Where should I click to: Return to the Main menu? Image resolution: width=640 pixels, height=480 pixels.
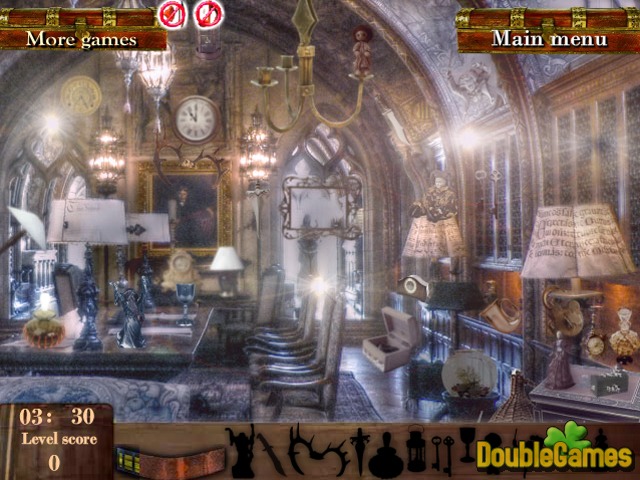coord(548,38)
